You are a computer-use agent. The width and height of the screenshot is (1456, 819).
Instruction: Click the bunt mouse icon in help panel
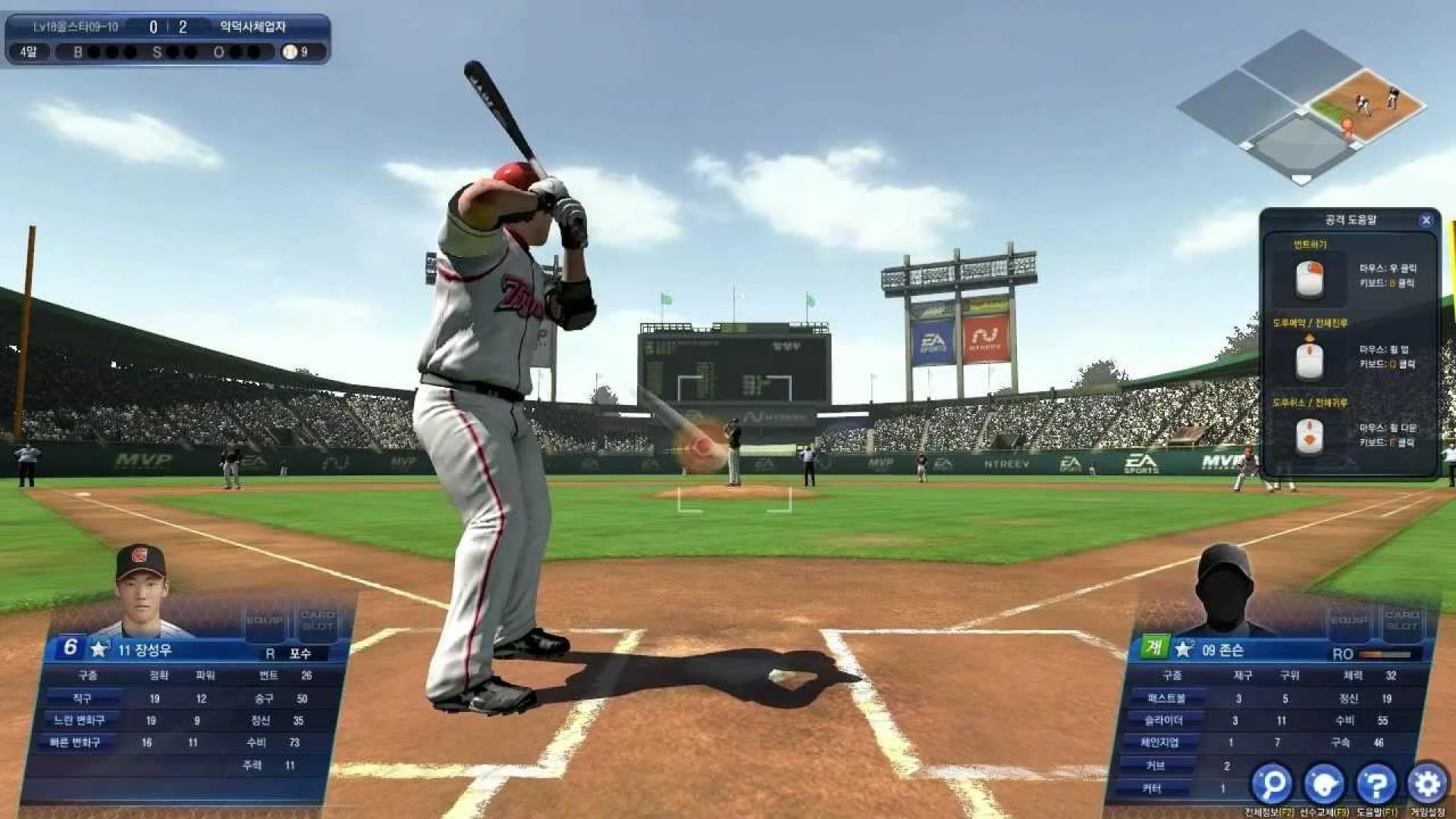1310,278
